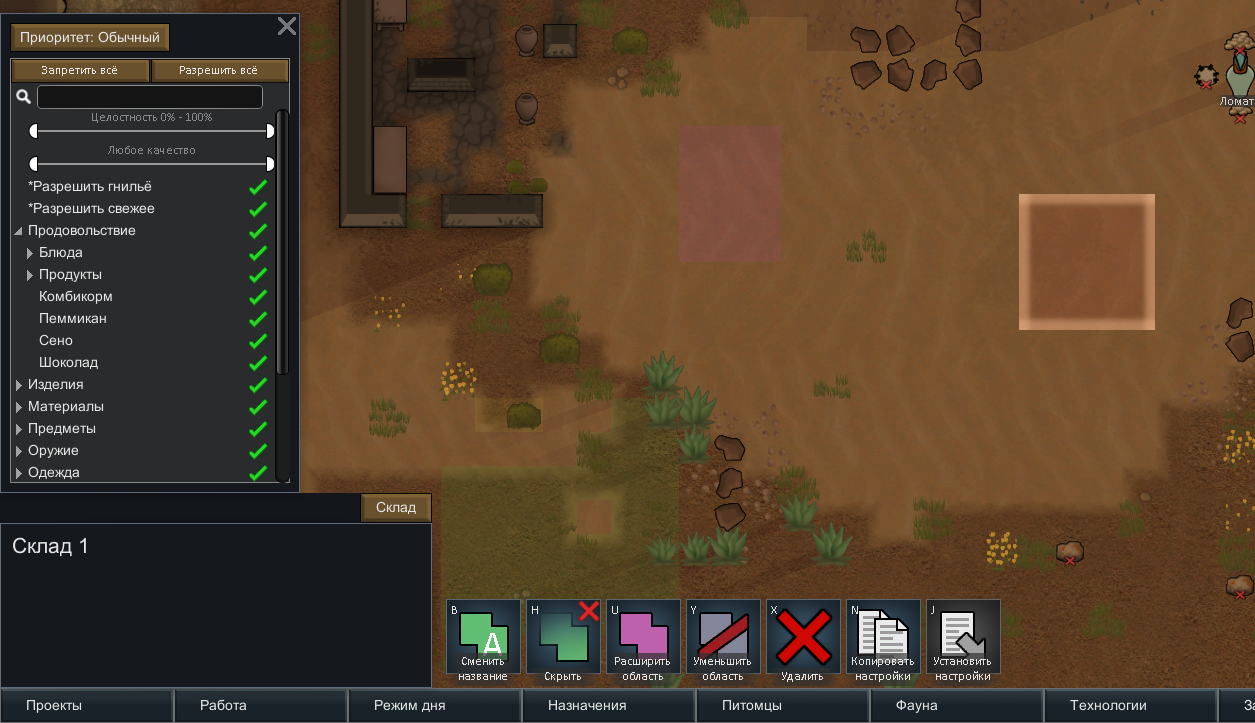Open the Склад tab
Image resolution: width=1255 pixels, height=723 pixels.
(396, 508)
